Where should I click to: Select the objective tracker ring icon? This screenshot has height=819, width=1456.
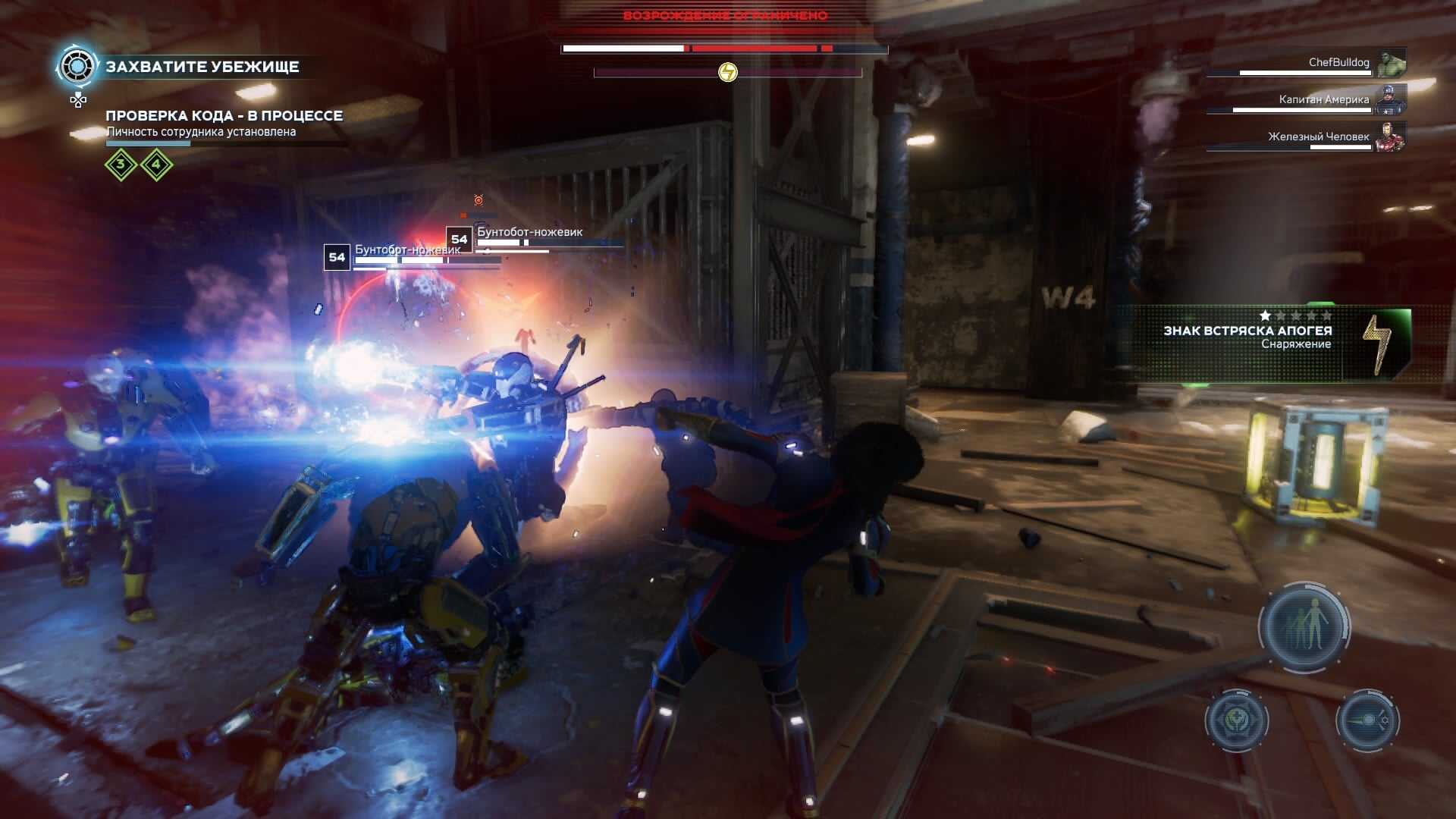77,67
